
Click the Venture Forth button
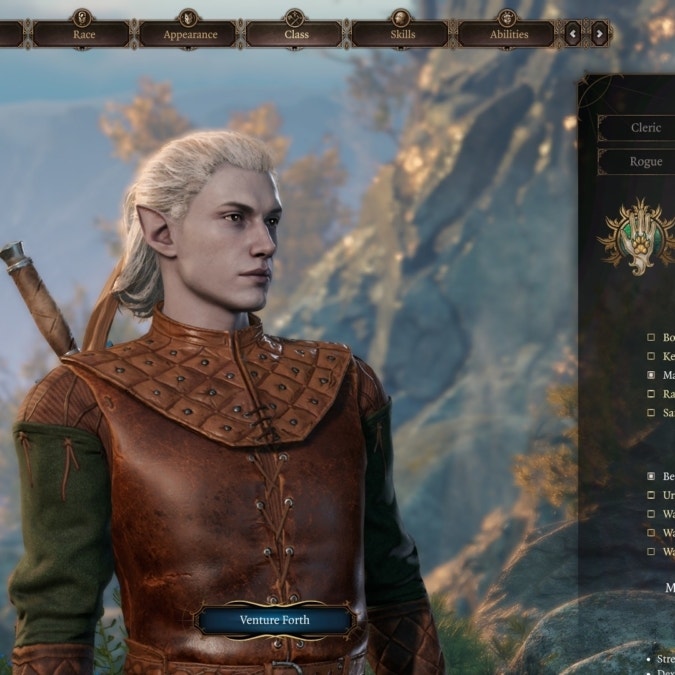coord(274,620)
